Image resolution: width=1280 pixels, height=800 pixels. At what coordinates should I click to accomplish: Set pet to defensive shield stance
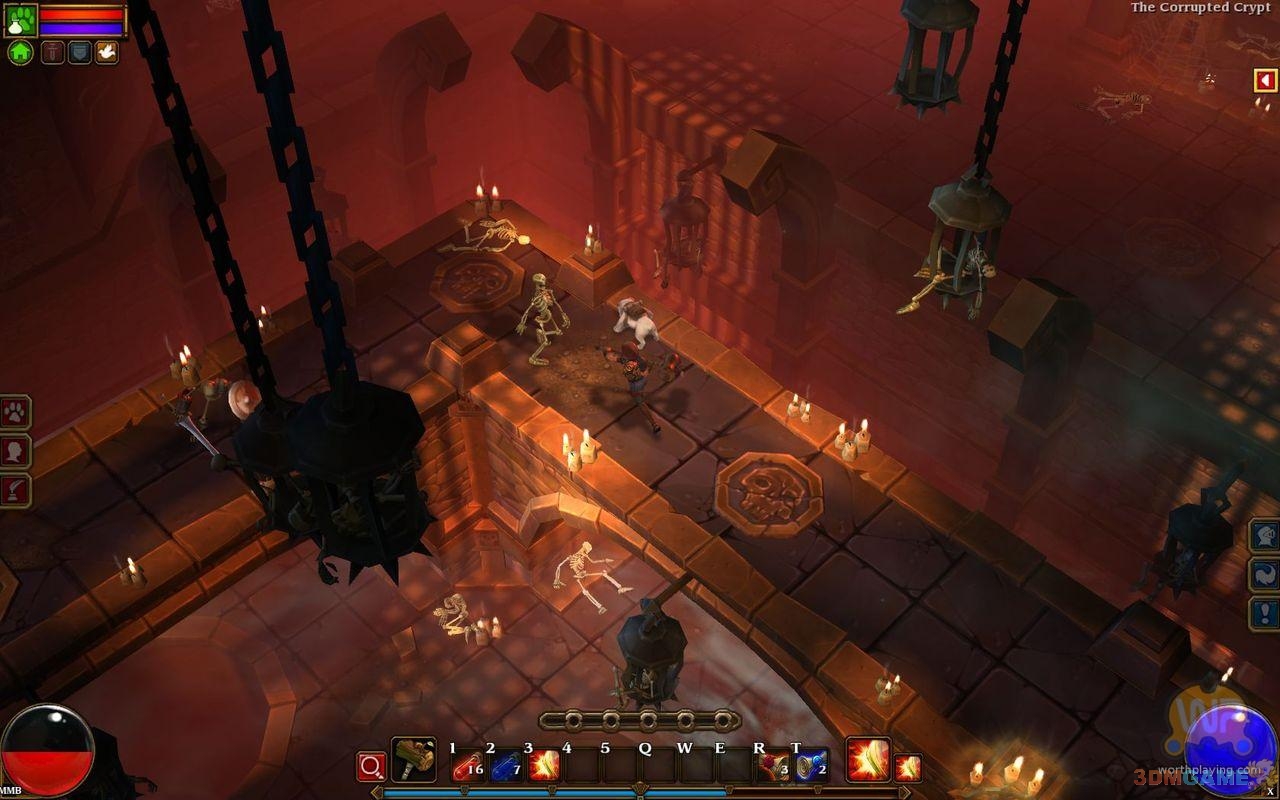(x=79, y=53)
